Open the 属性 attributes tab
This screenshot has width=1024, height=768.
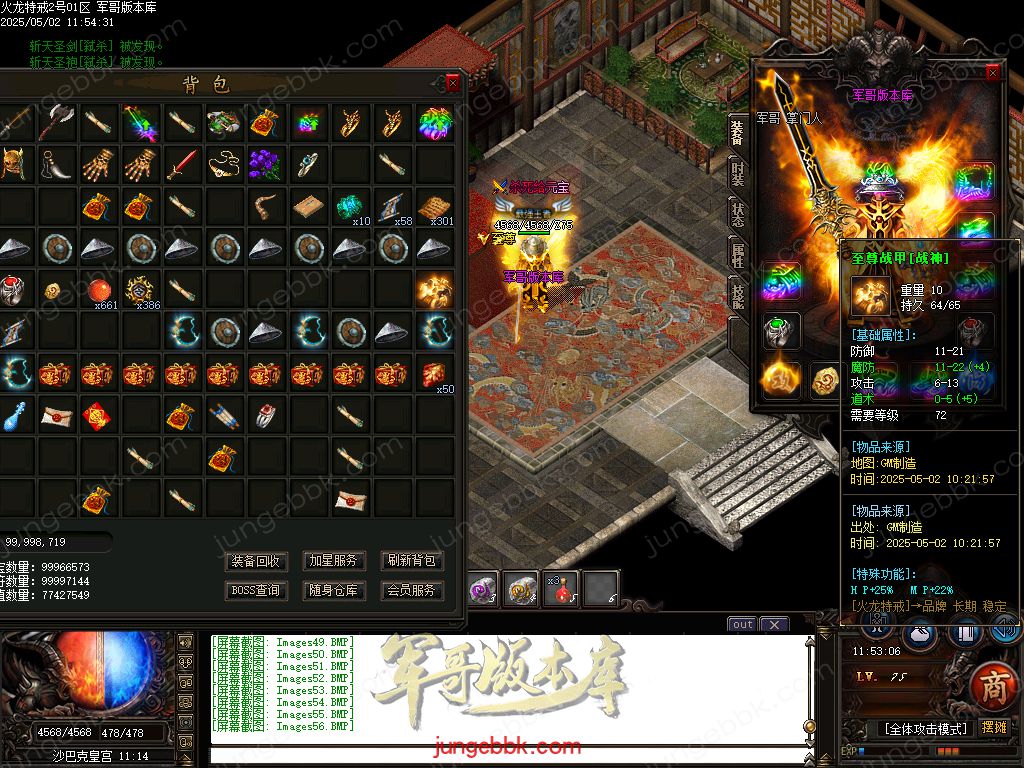[737, 255]
